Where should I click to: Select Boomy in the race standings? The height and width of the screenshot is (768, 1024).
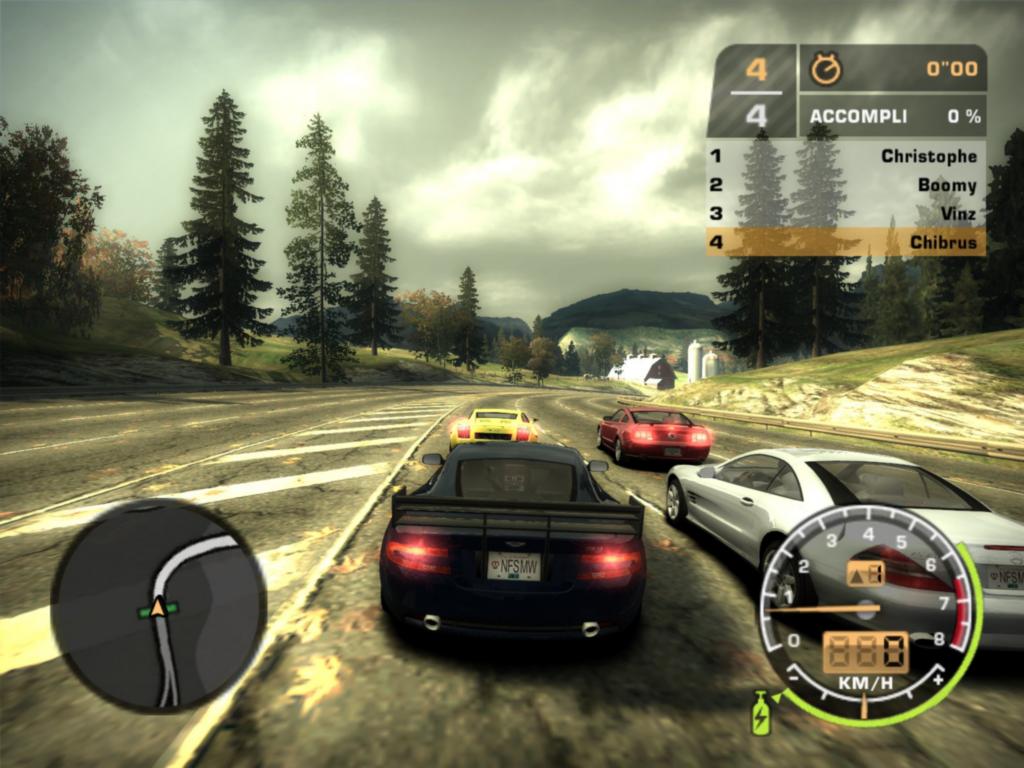(846, 185)
